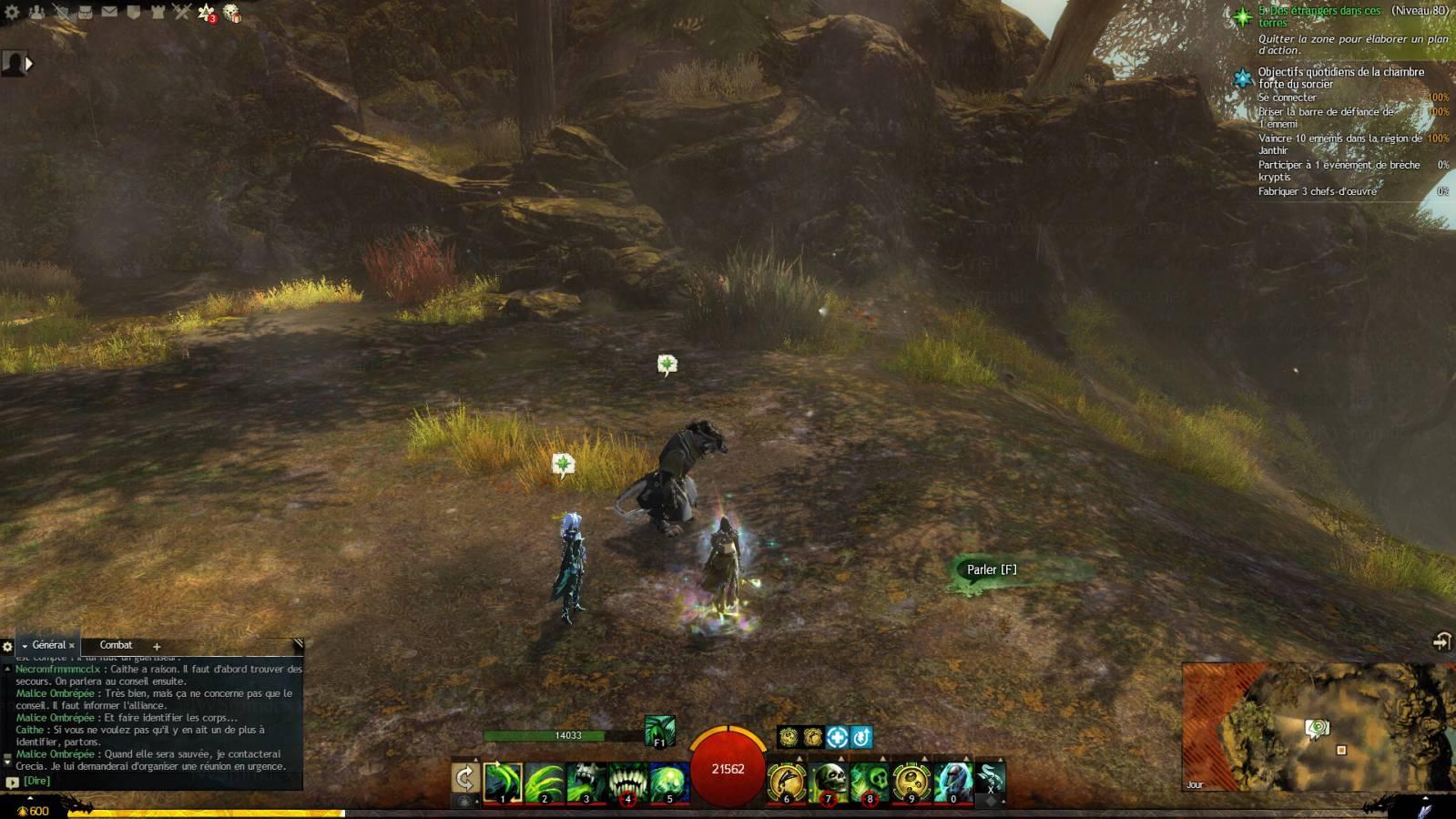
Task: Talk using the Parler prompt
Action: tap(991, 569)
